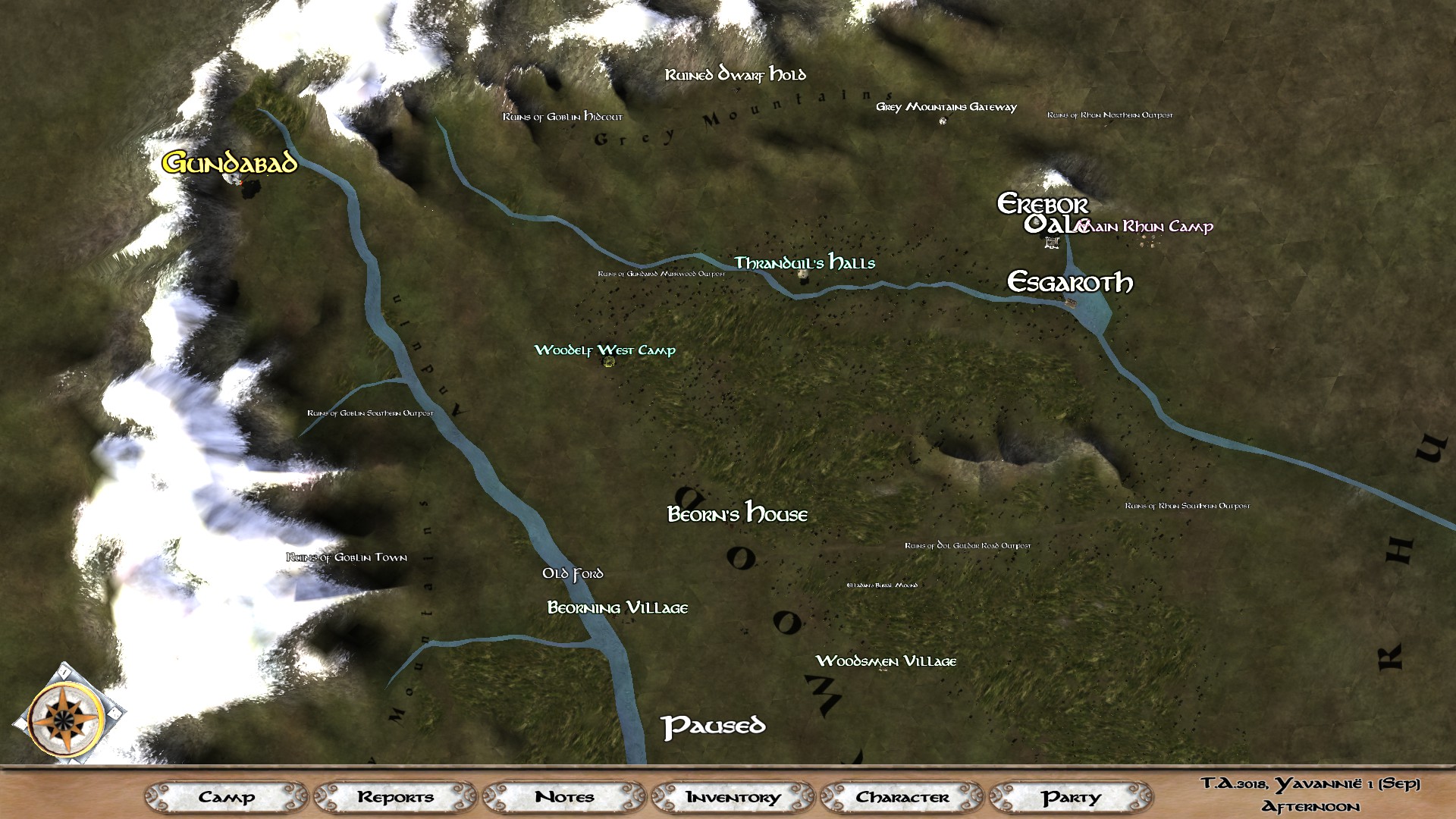Select the Gundabad map label
This screenshot has height=819, width=1456.
coord(229,163)
